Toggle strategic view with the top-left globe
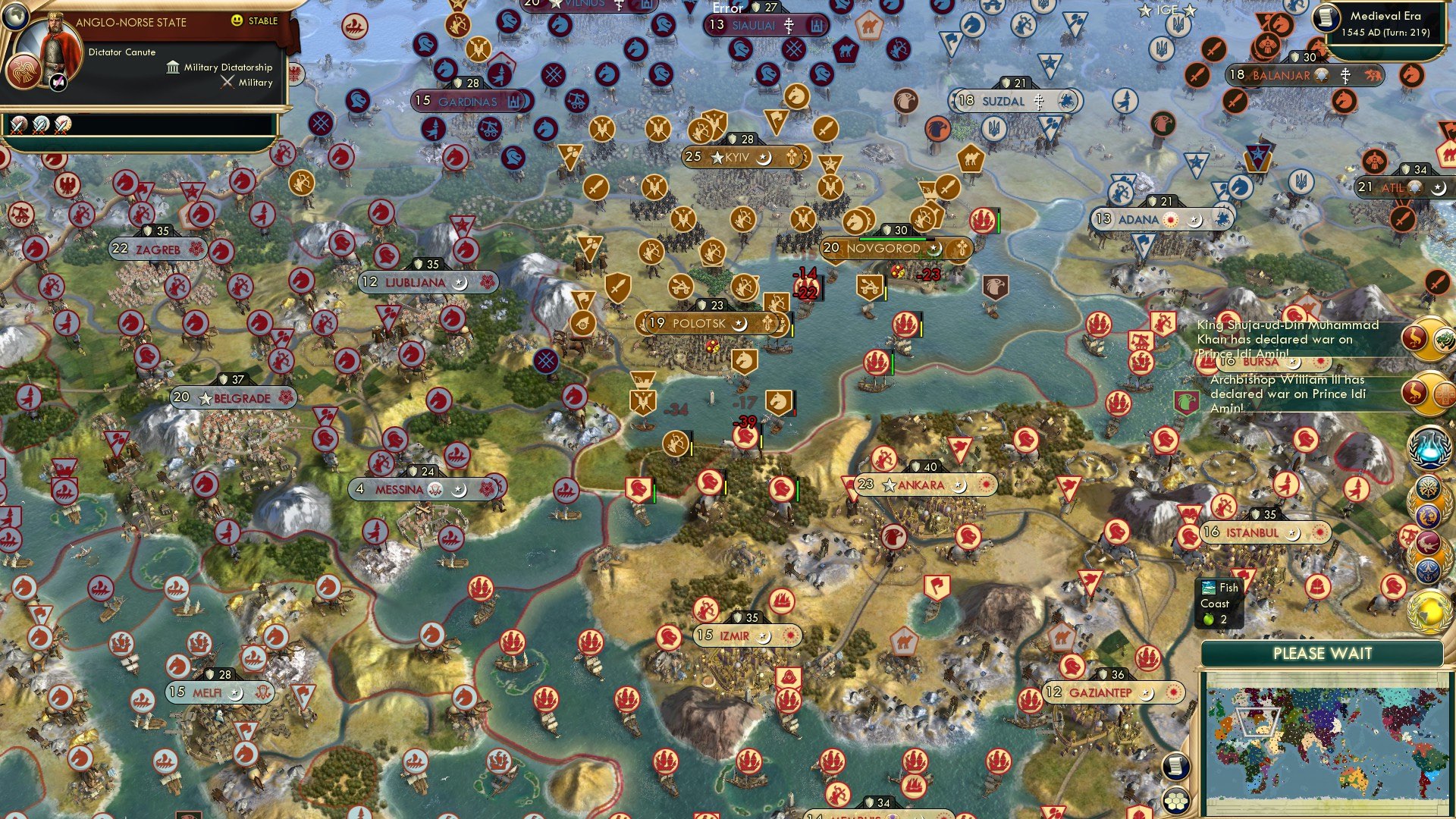The height and width of the screenshot is (819, 1456). [x=15, y=17]
